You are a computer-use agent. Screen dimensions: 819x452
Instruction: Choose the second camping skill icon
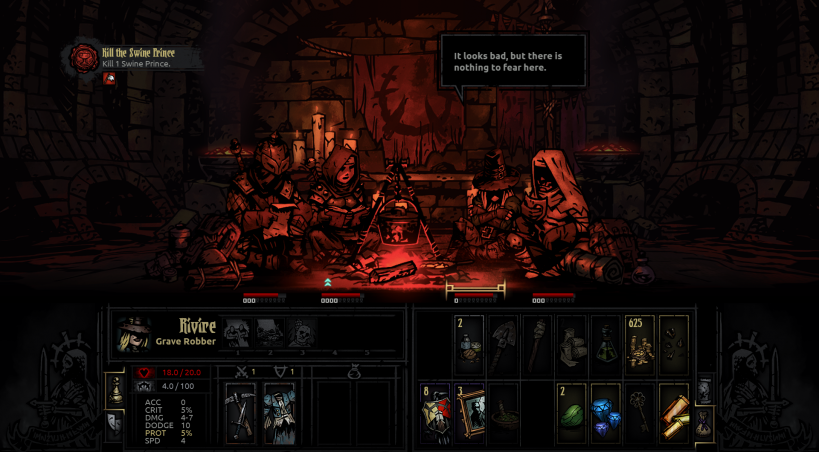coord(269,332)
